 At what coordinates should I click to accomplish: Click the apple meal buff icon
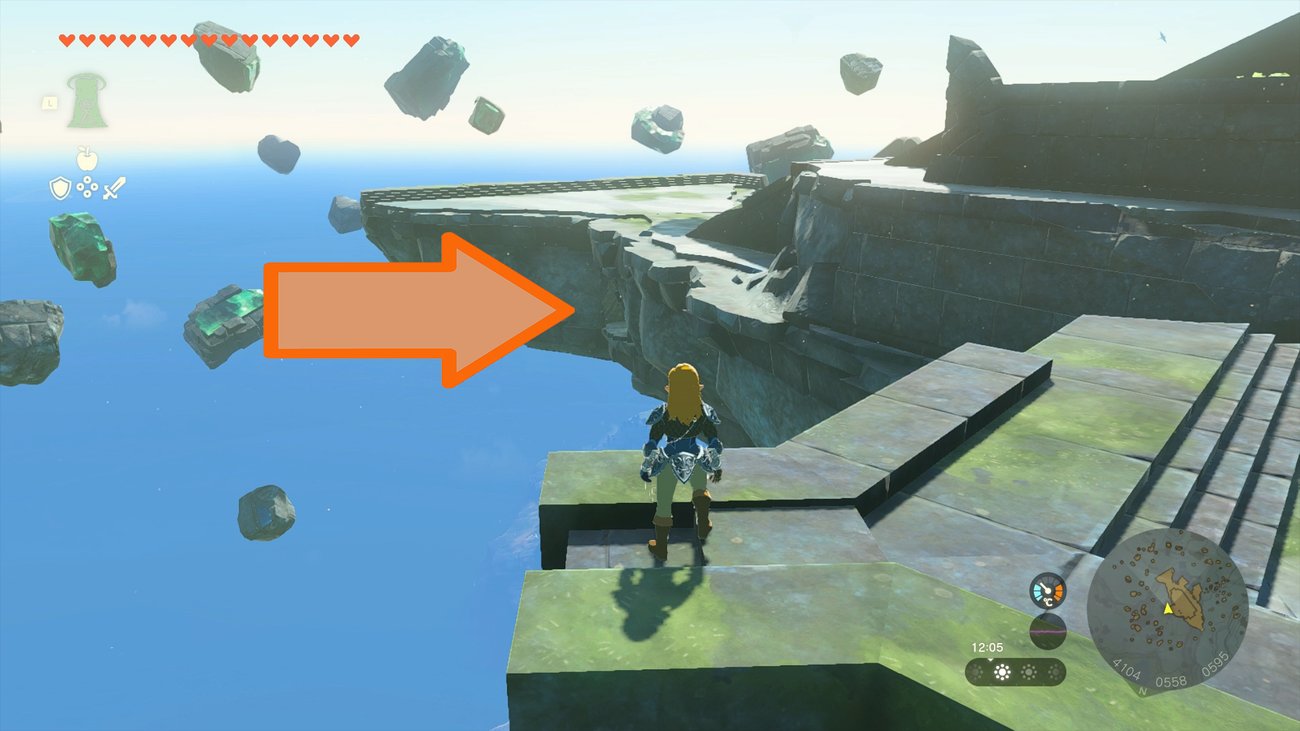pos(86,159)
